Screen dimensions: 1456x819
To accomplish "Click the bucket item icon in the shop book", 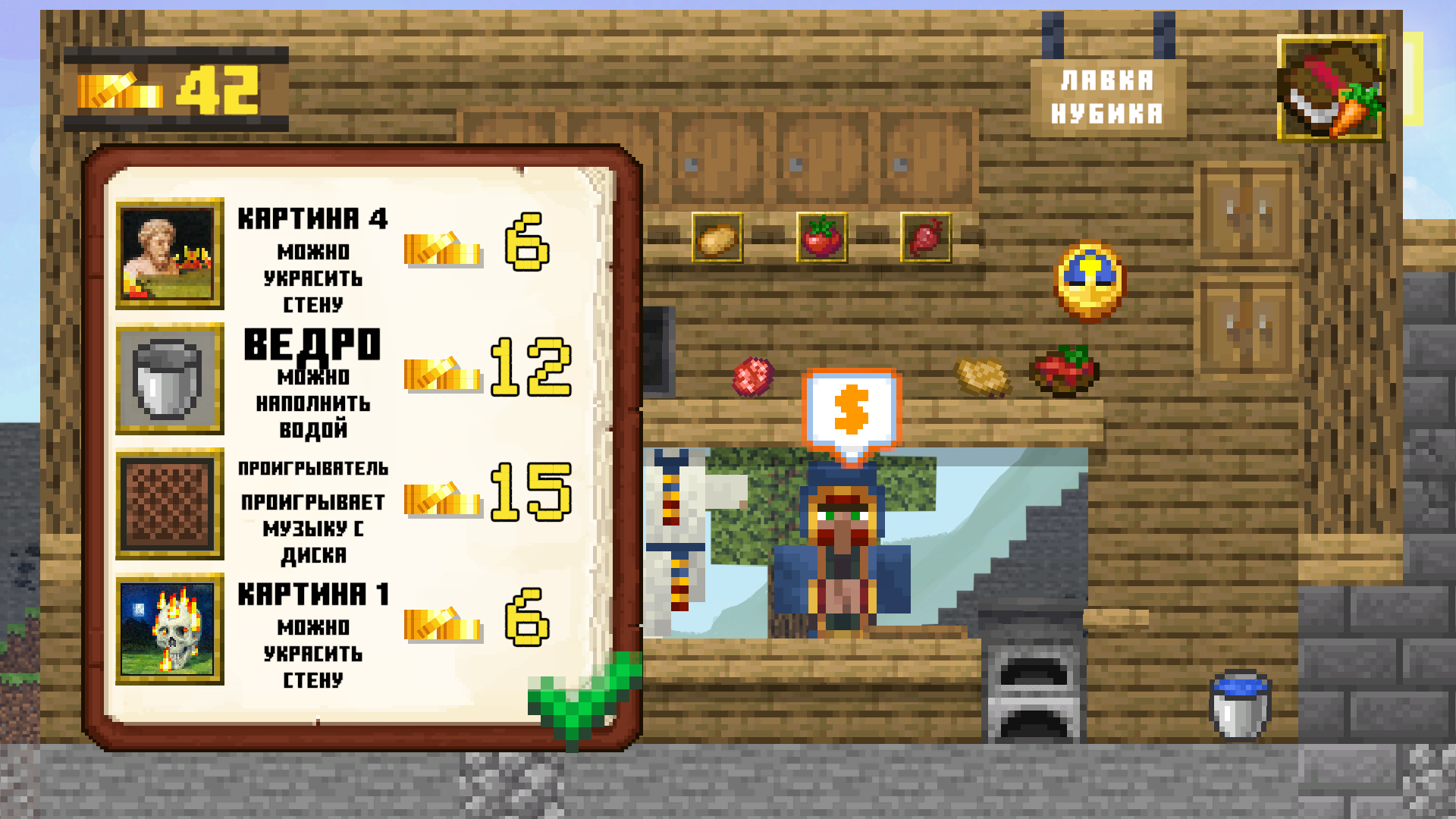I will click(169, 379).
